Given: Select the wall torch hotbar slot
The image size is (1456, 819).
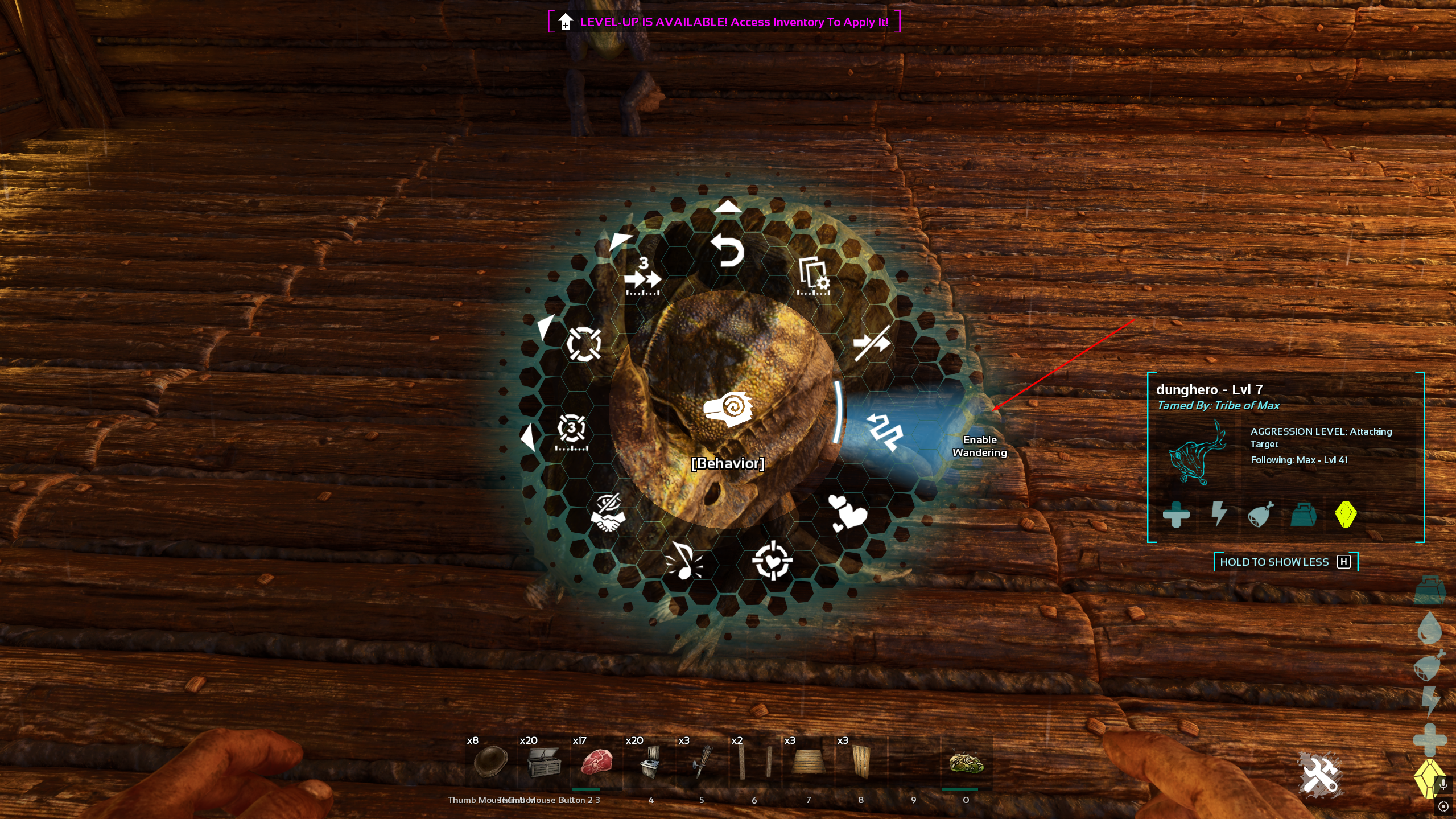Looking at the screenshot, I should pos(702,762).
